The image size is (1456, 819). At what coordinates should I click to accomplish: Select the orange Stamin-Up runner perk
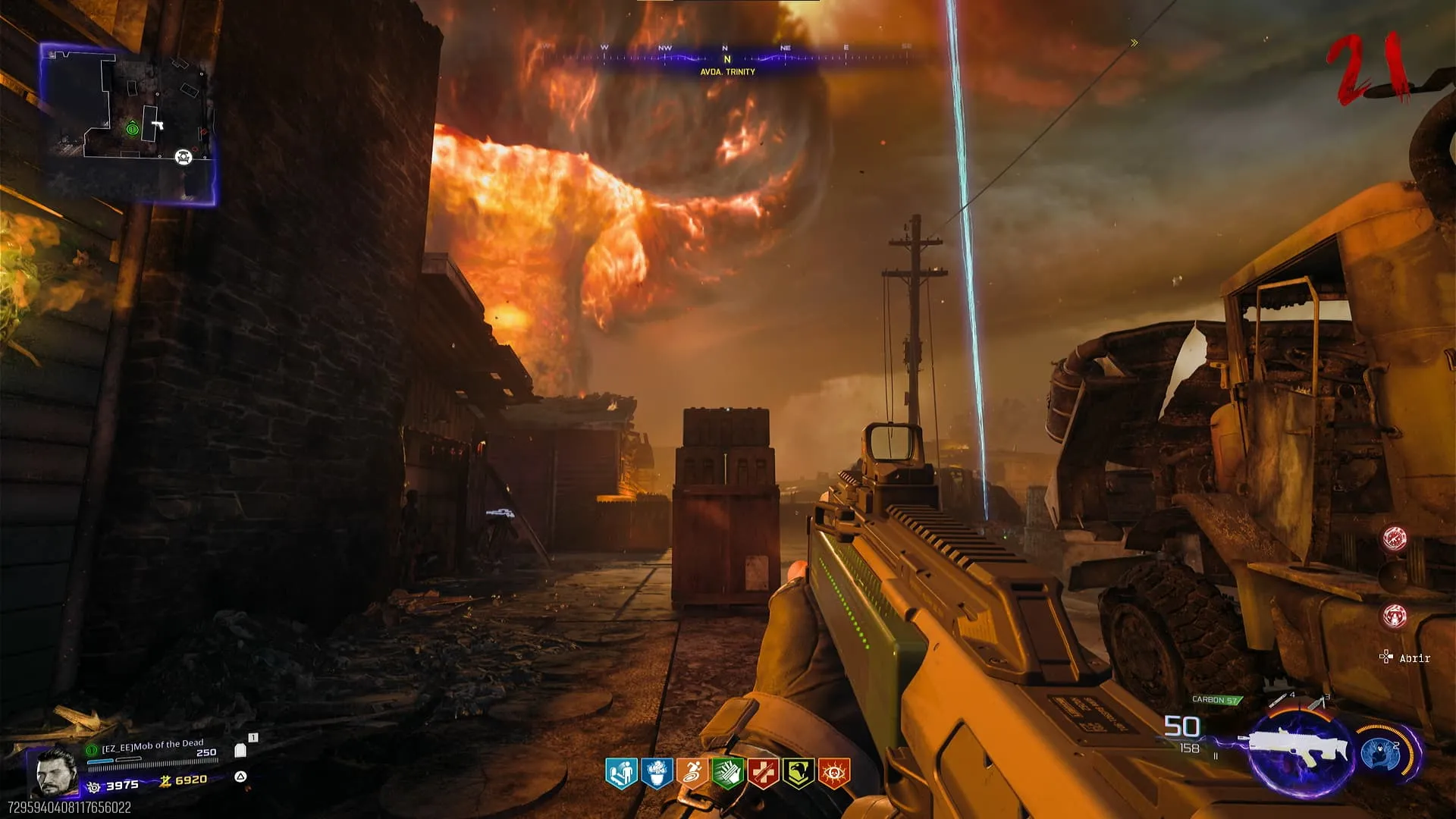point(692,773)
